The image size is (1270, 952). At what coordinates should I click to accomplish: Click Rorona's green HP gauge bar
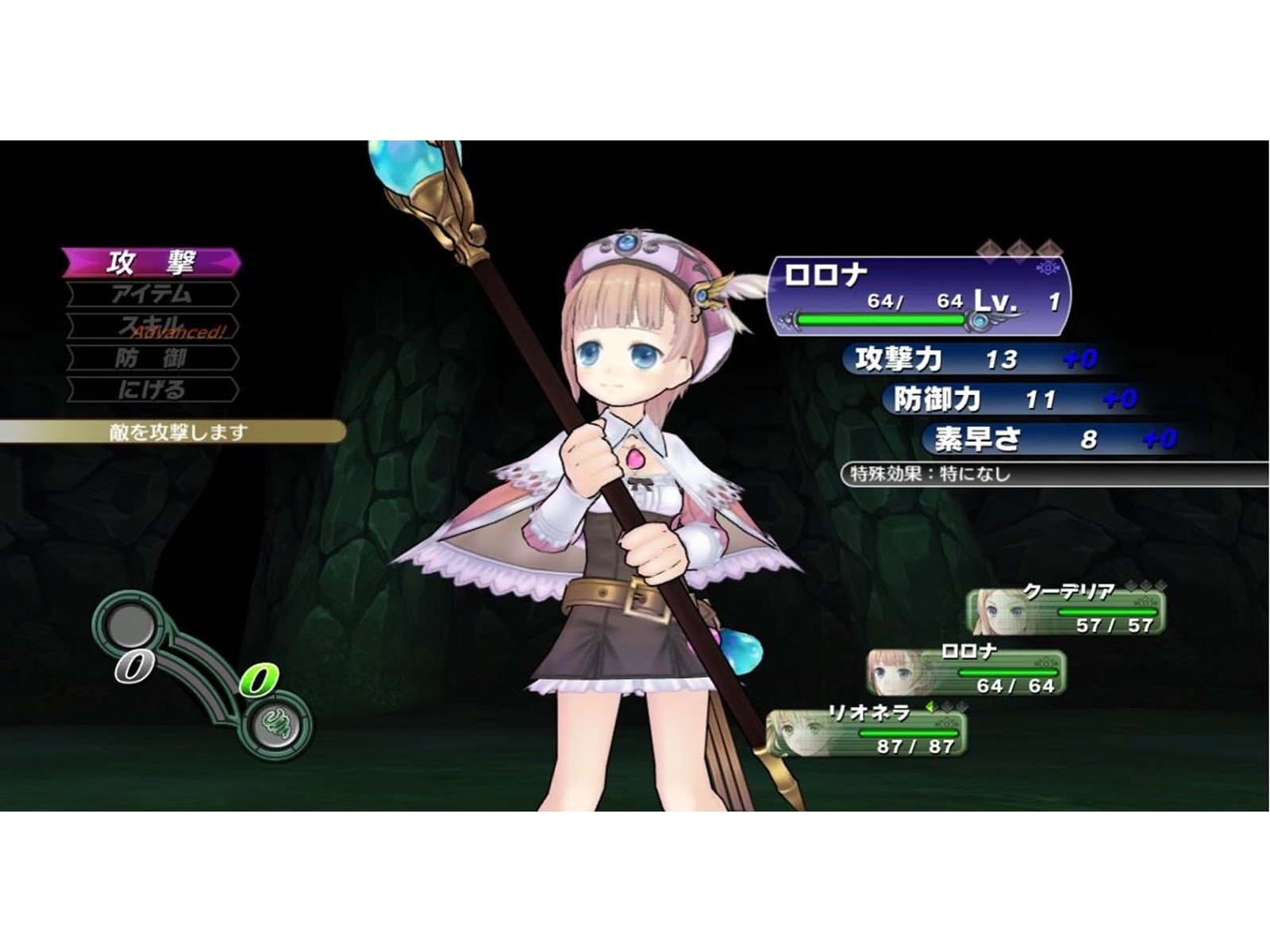[881, 320]
